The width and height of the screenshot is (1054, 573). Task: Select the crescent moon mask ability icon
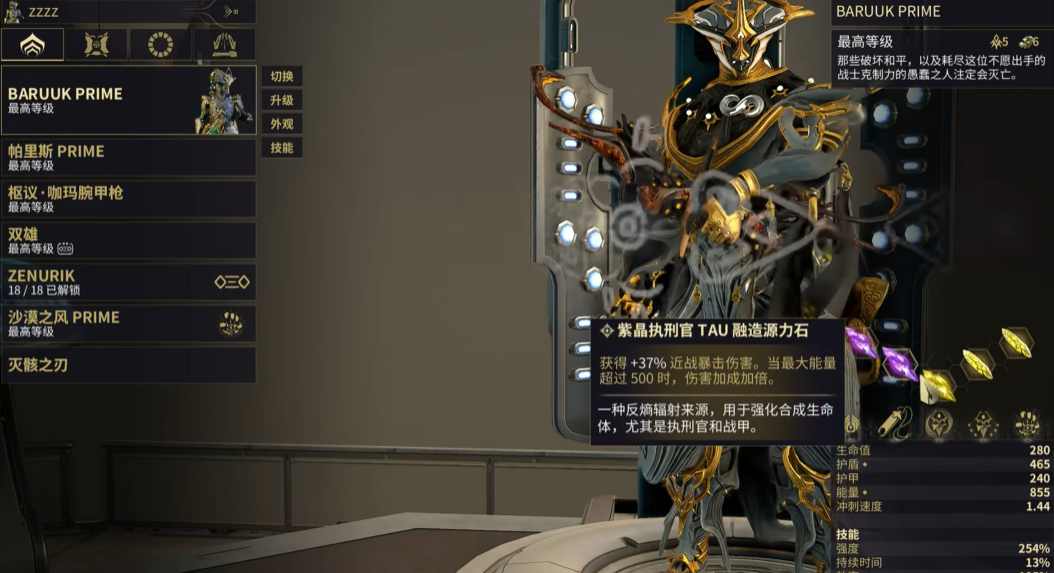click(x=939, y=425)
